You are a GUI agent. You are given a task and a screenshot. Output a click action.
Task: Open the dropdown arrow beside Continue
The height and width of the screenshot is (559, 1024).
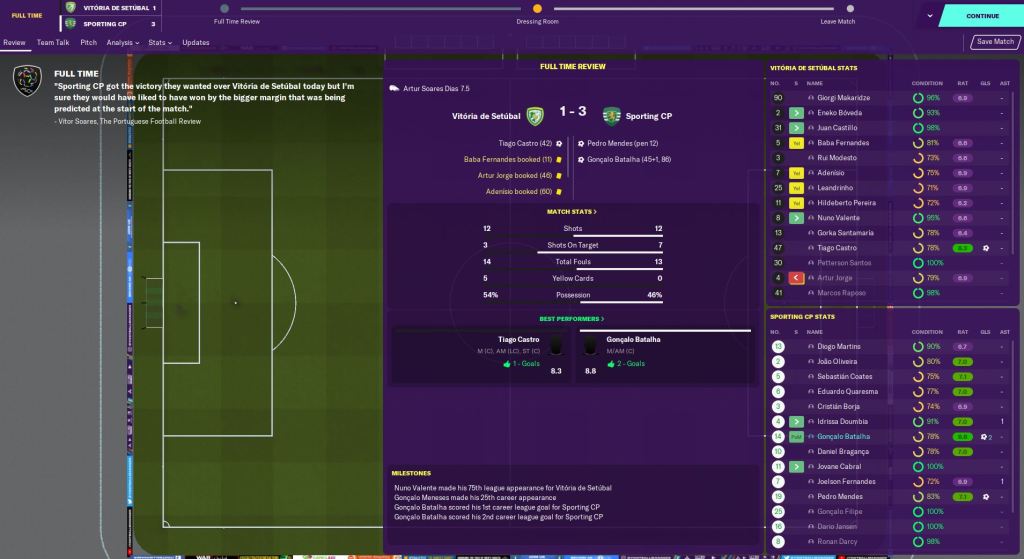click(930, 16)
